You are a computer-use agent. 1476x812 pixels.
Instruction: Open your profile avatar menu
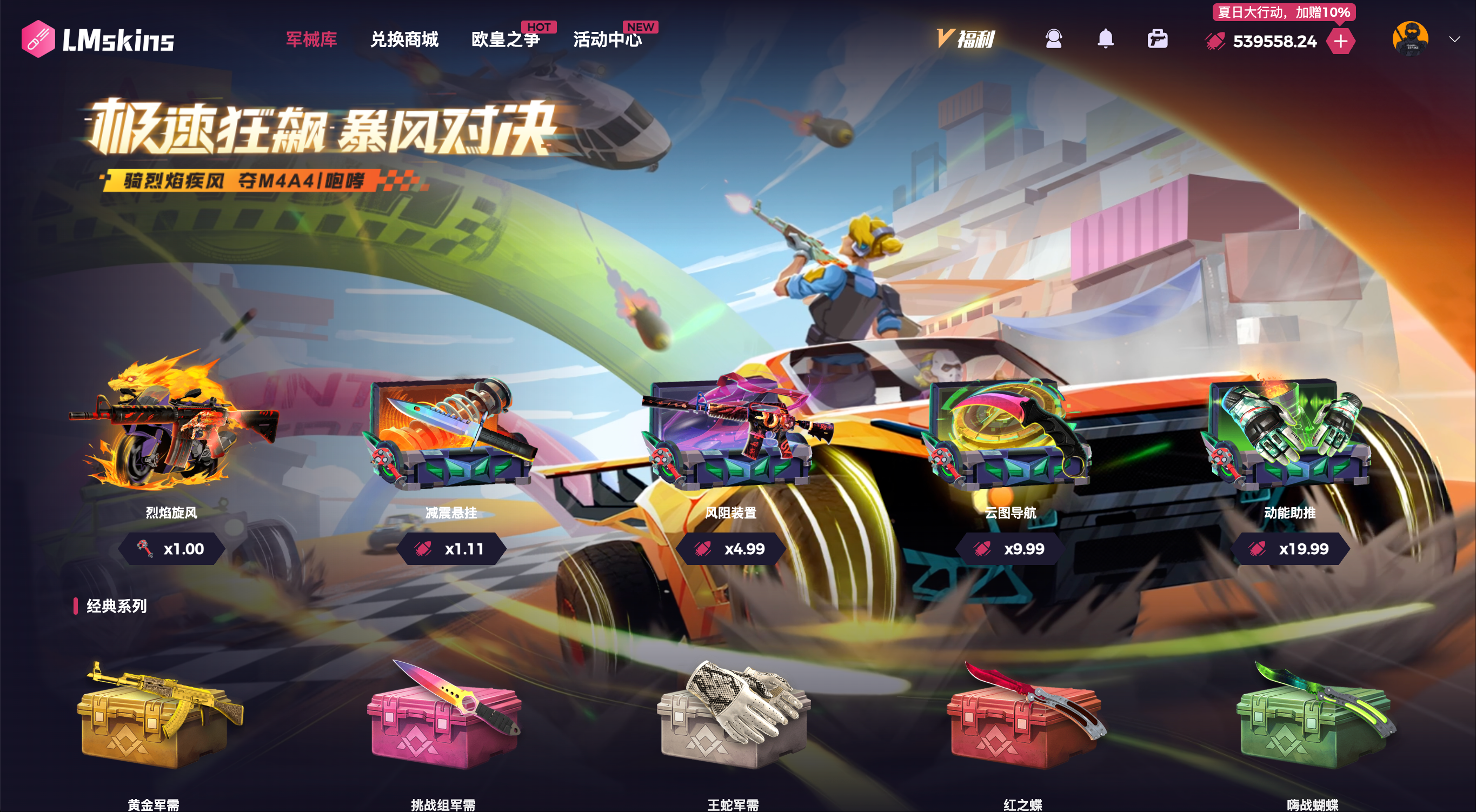(1411, 39)
